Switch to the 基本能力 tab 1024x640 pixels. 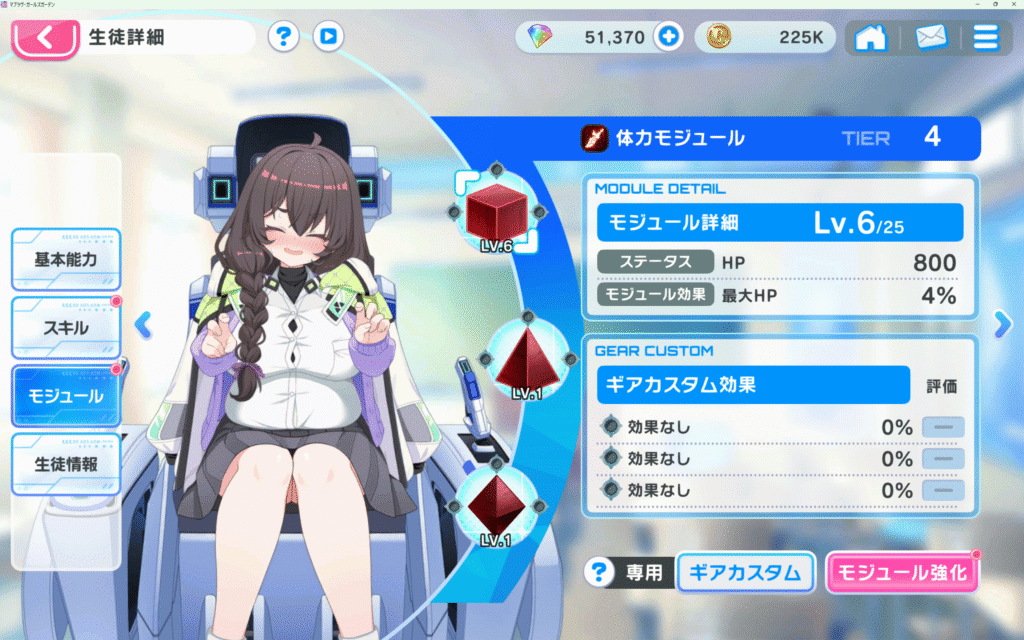click(66, 259)
